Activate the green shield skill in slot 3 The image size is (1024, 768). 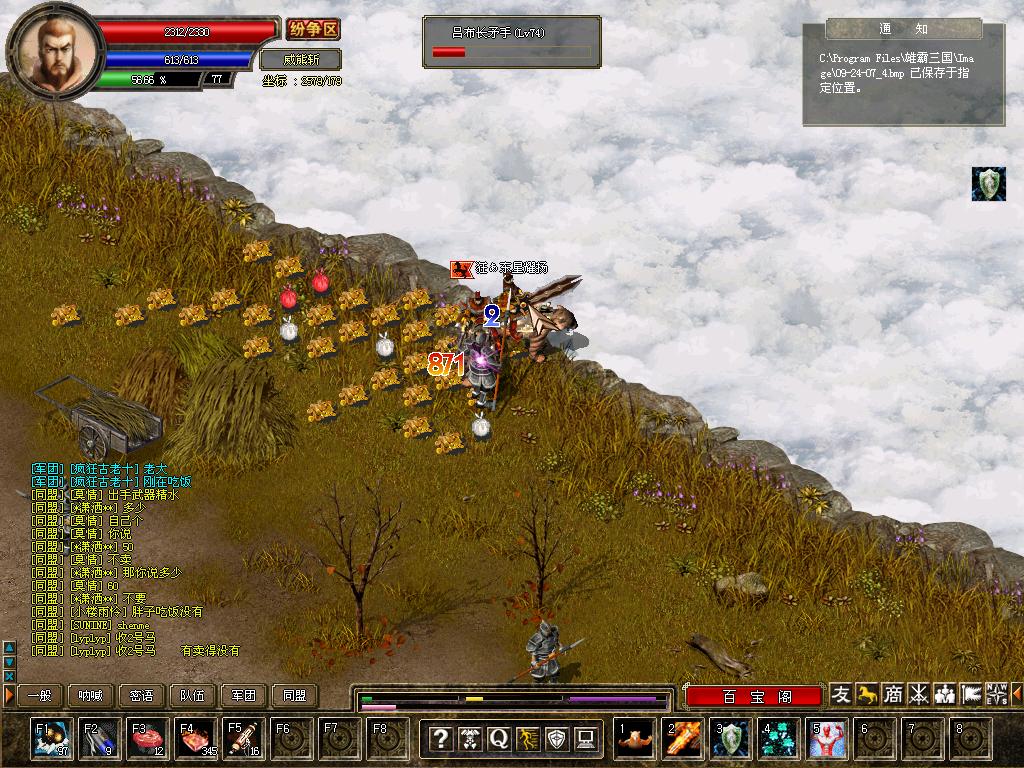coord(731,739)
